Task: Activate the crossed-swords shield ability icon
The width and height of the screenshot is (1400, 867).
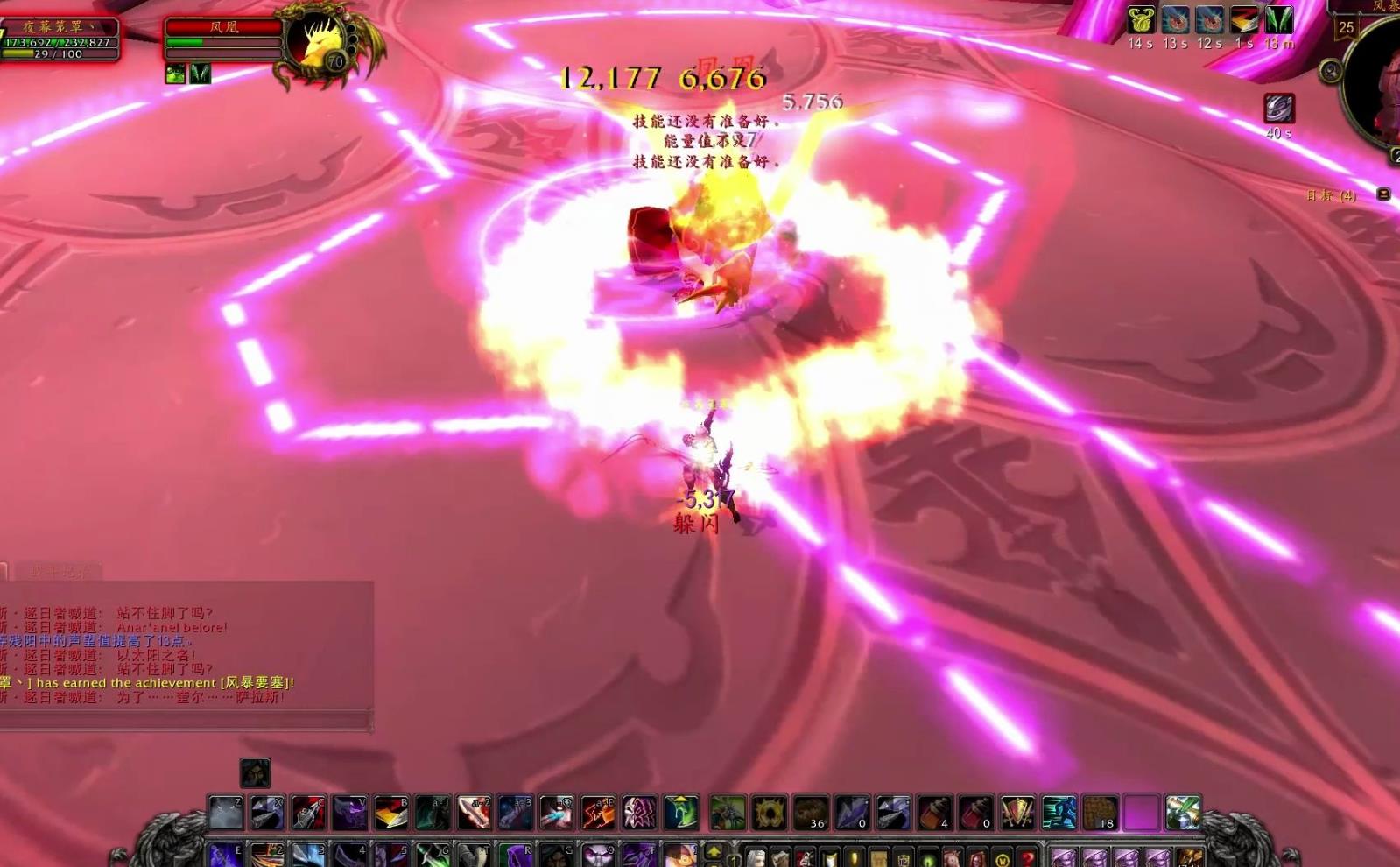Action: 1017,813
